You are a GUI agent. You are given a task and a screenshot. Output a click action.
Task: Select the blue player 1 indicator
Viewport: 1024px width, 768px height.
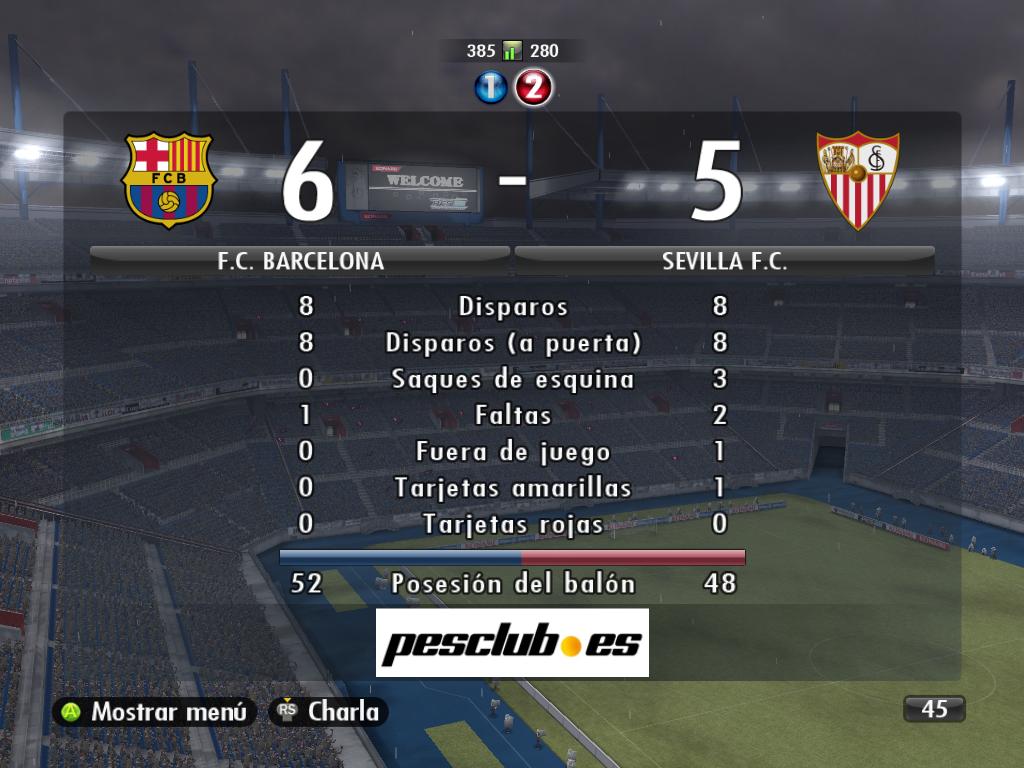tap(491, 88)
